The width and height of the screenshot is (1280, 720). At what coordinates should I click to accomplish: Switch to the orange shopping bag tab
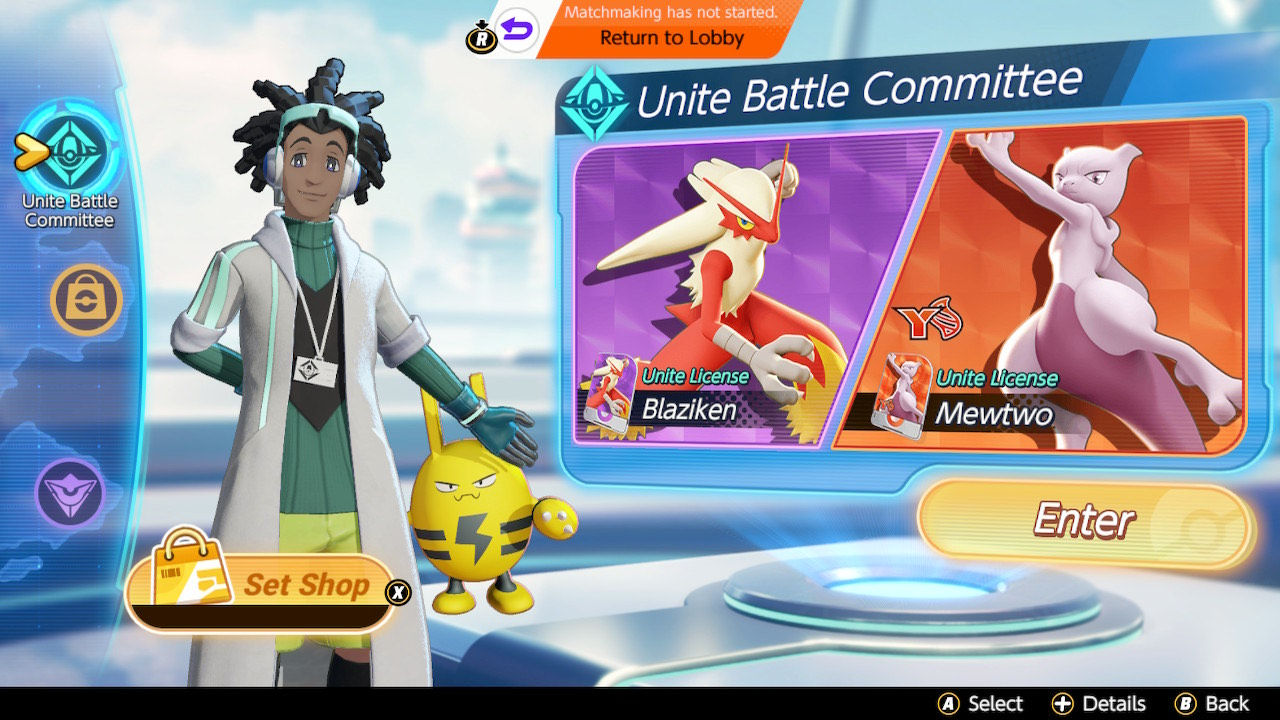pyautogui.click(x=86, y=299)
